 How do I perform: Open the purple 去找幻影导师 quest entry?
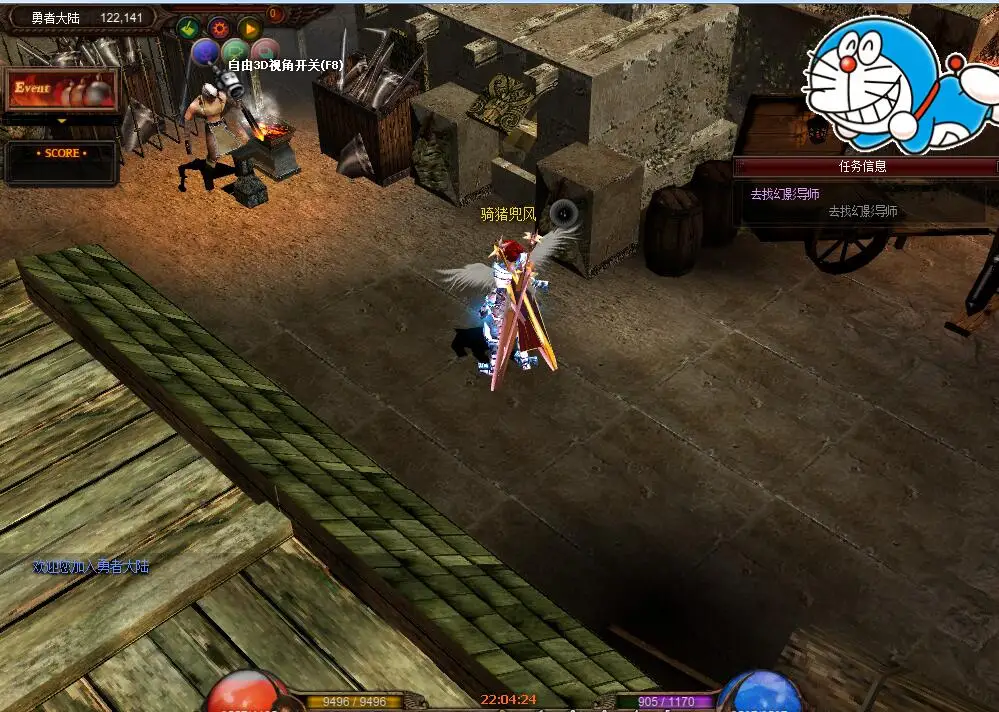click(785, 194)
